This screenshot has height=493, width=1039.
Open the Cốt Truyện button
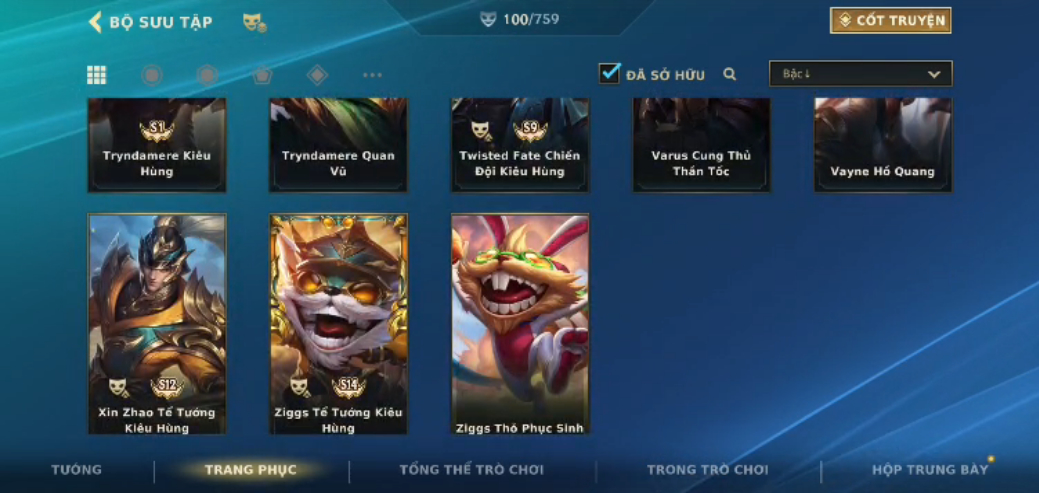pyautogui.click(x=890, y=21)
